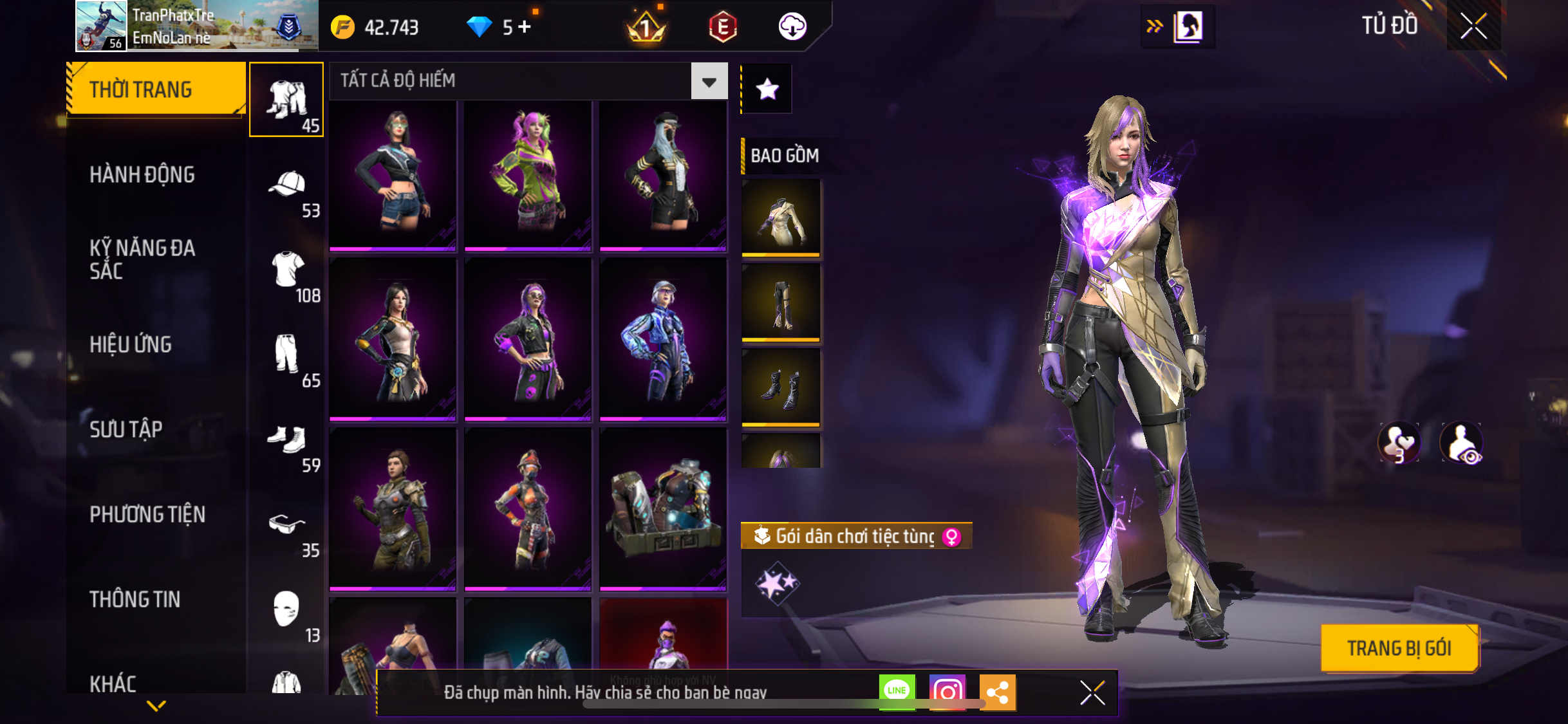Pick the green hoodie pink-haired outfit
The image size is (1568, 724).
[527, 174]
